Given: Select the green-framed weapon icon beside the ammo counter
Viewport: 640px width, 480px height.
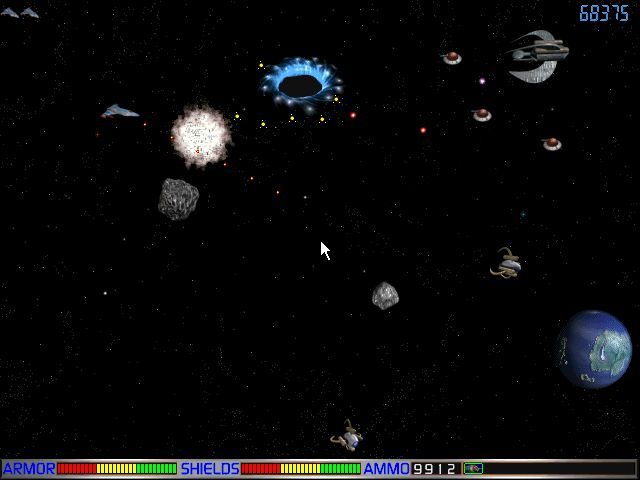Looking at the screenshot, I should (473, 468).
